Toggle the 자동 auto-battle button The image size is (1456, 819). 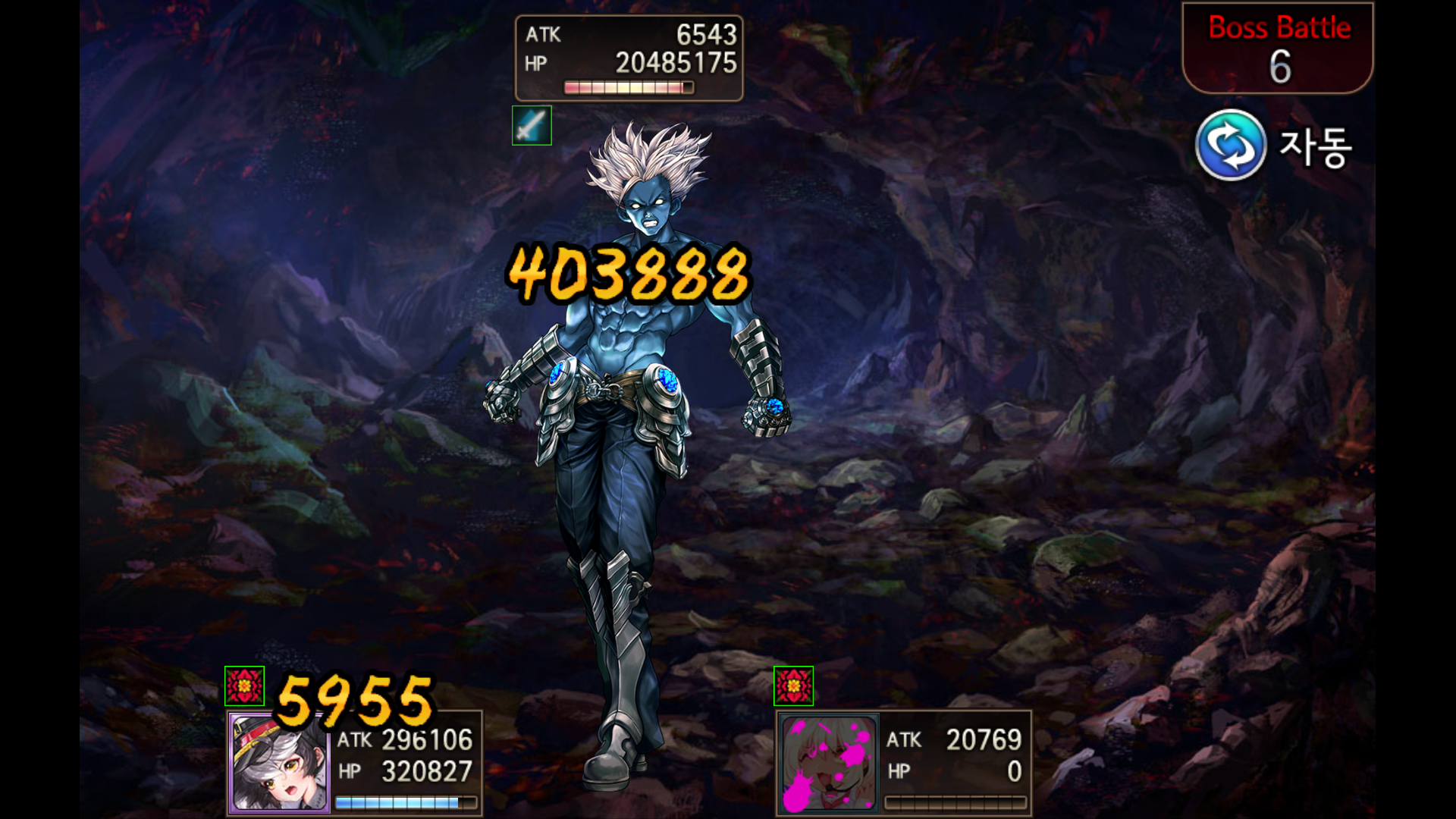tap(1231, 145)
